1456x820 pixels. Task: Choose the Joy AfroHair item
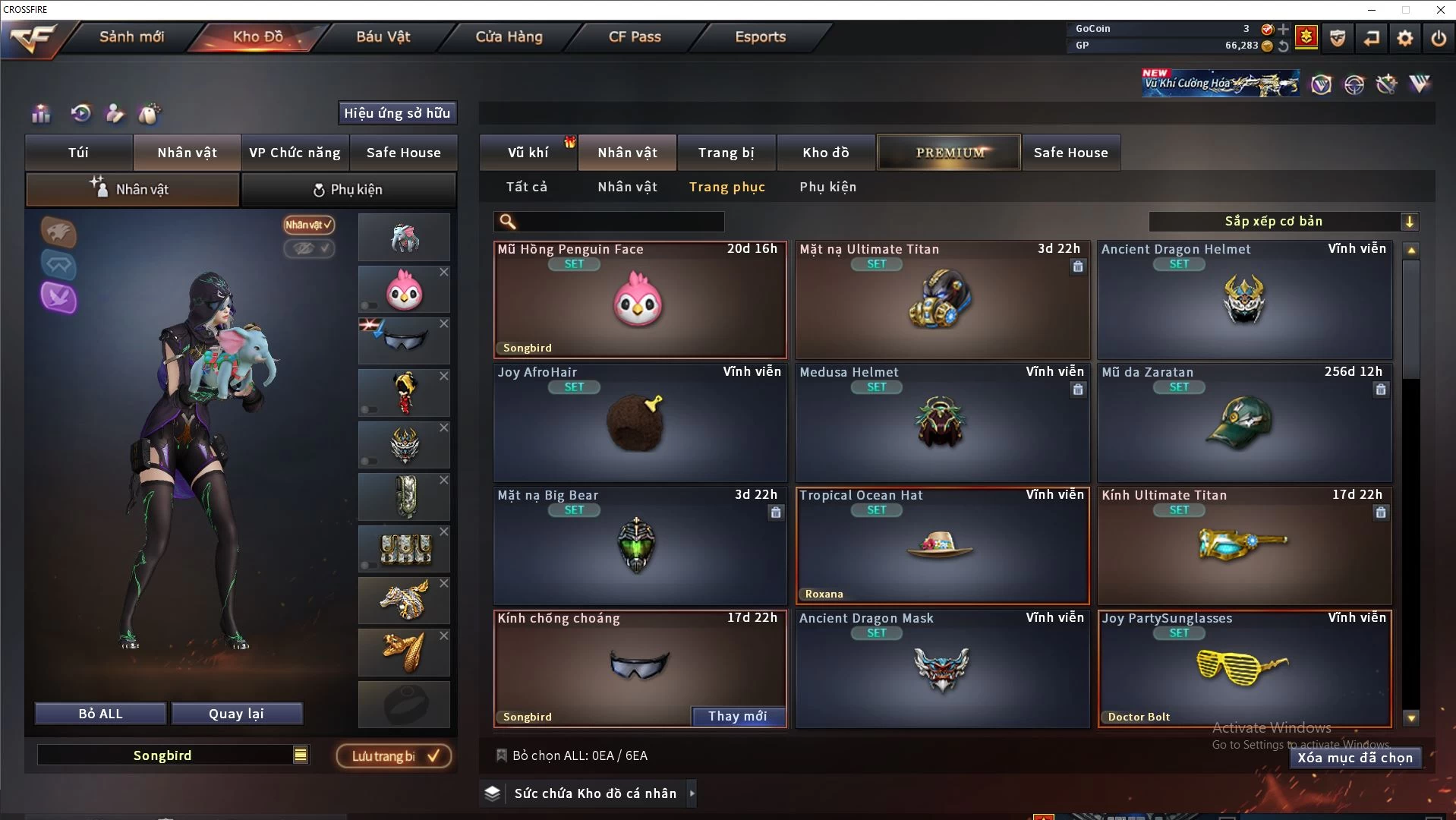point(639,422)
